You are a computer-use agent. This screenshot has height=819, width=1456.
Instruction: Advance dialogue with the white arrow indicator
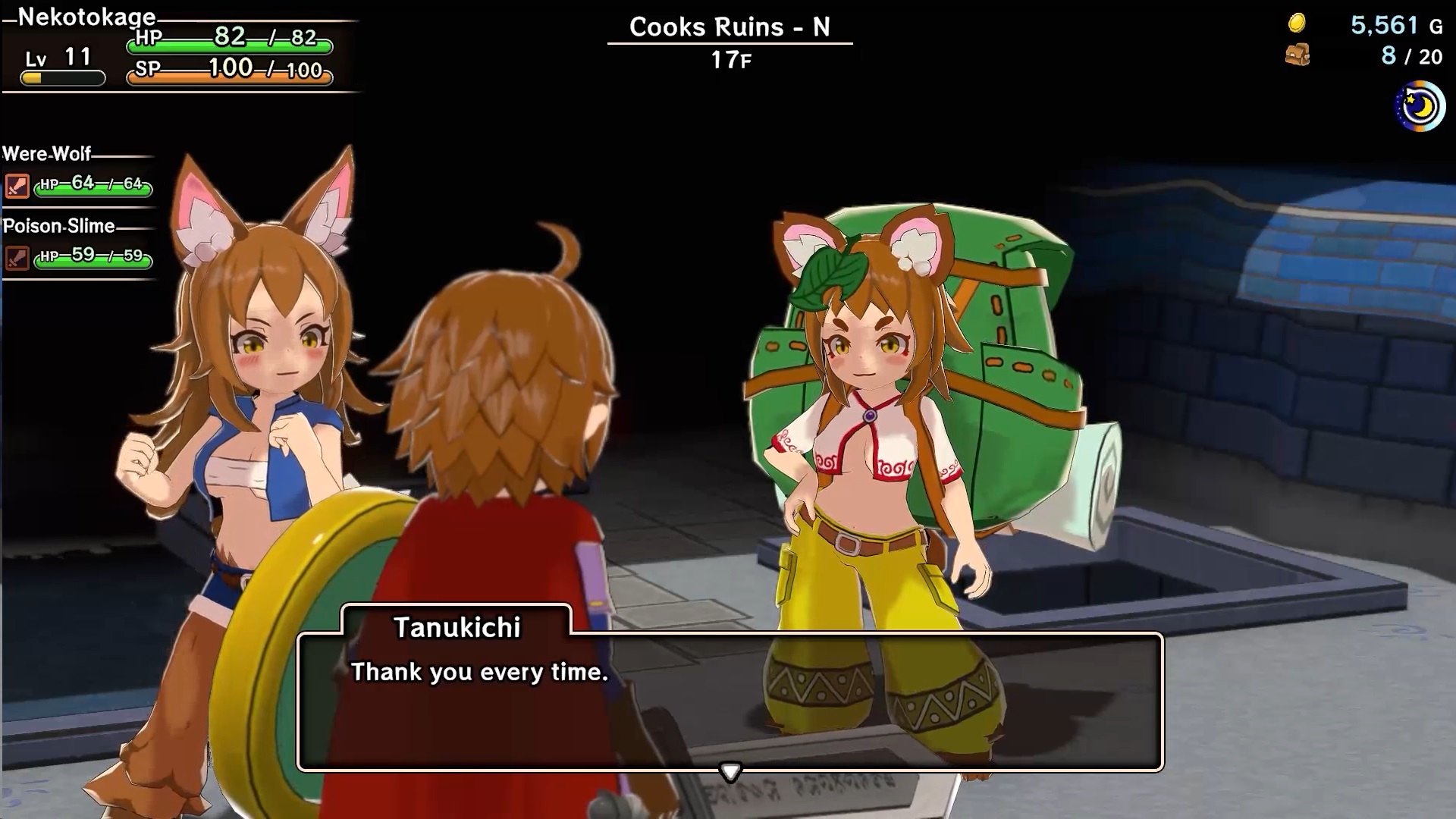tap(730, 772)
